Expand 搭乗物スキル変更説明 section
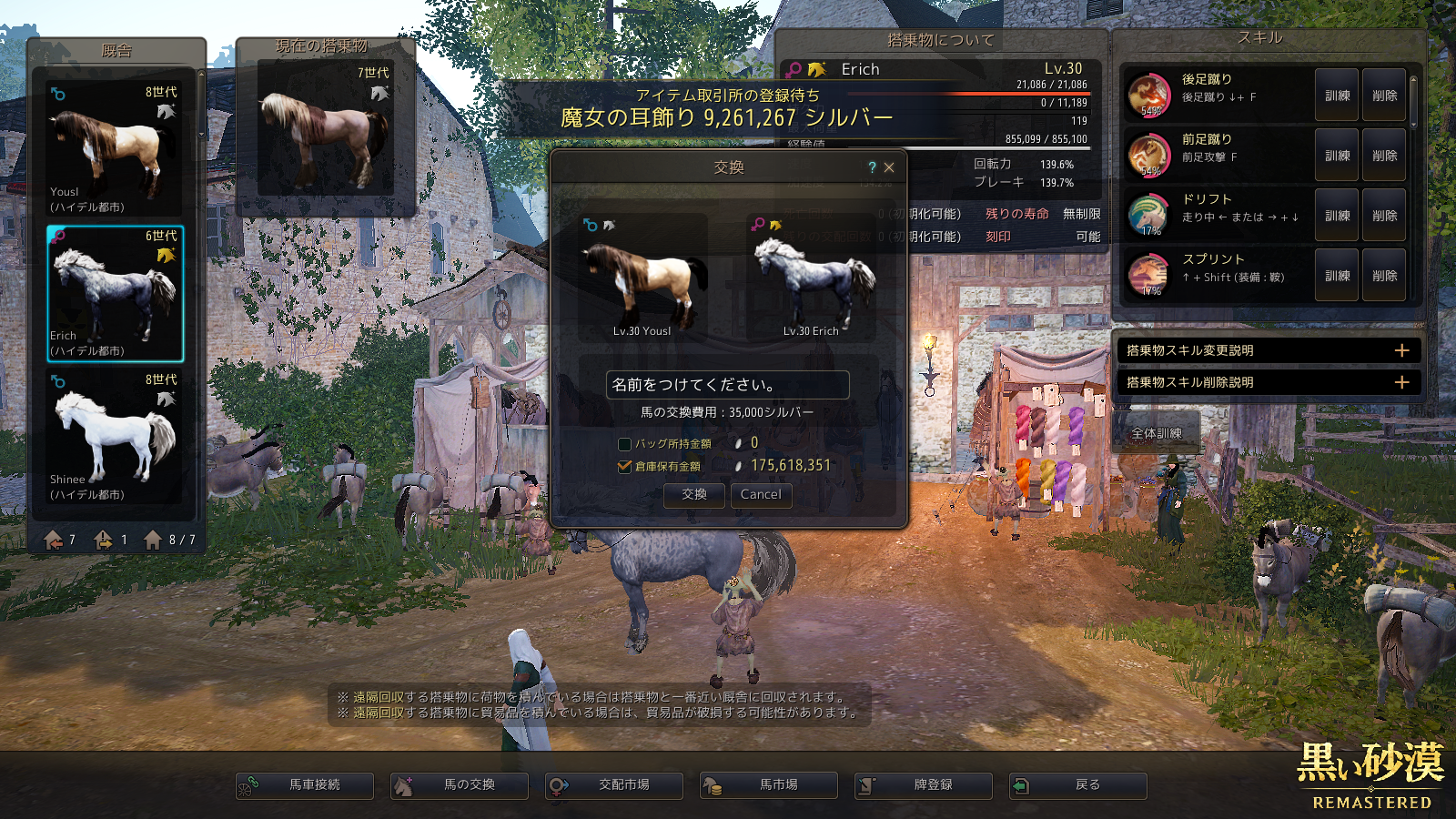The height and width of the screenshot is (819, 1456). click(x=1401, y=350)
